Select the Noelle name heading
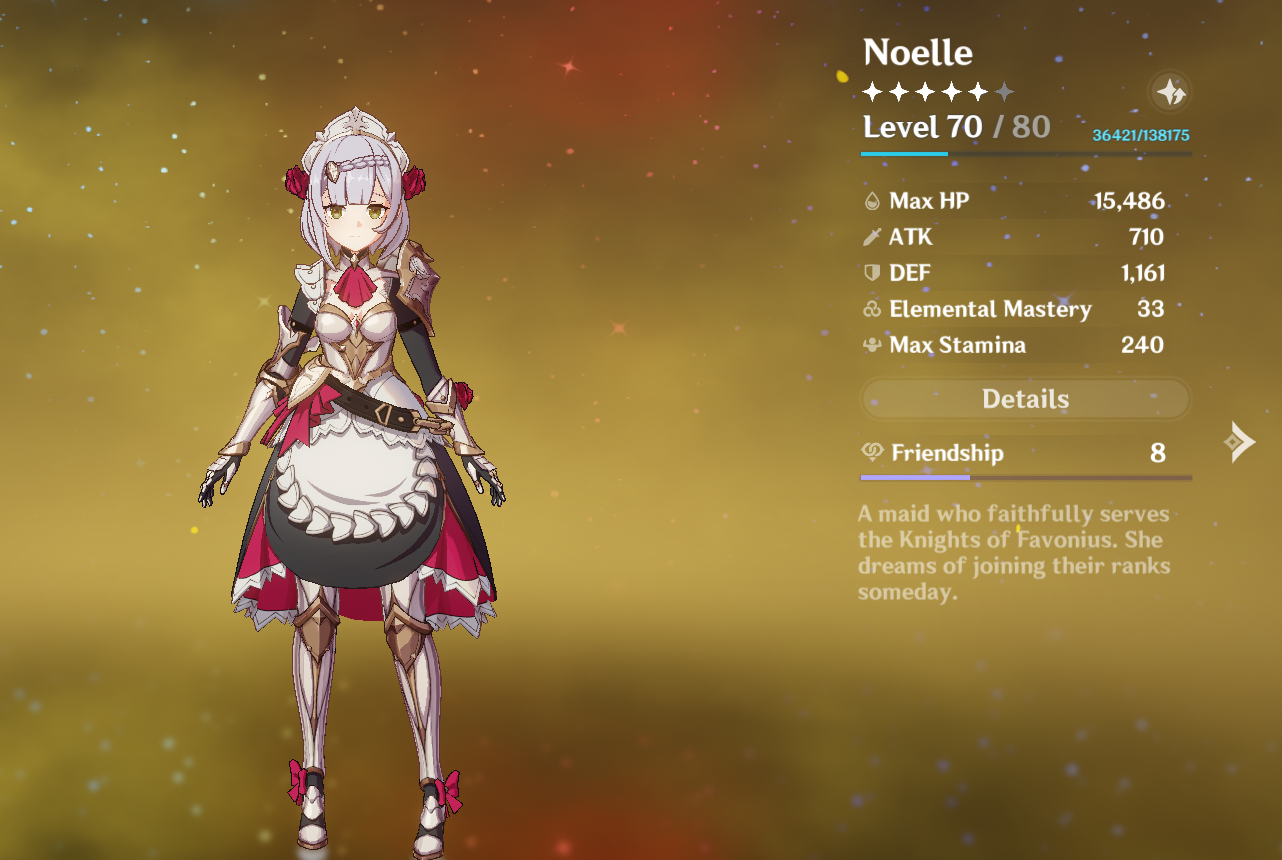This screenshot has width=1282, height=860. click(917, 51)
